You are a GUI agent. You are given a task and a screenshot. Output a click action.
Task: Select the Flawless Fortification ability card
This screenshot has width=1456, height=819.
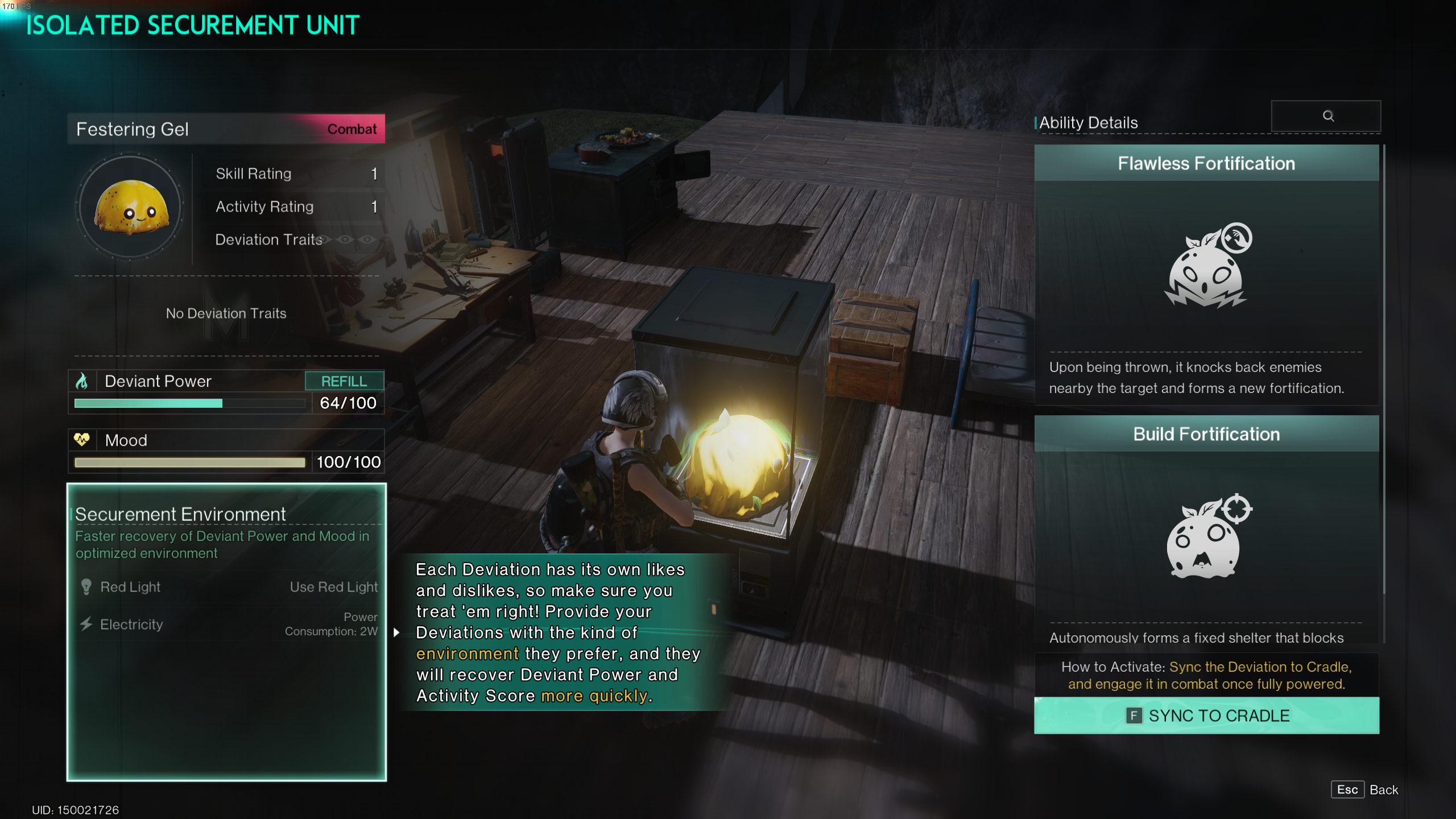pos(1206,274)
